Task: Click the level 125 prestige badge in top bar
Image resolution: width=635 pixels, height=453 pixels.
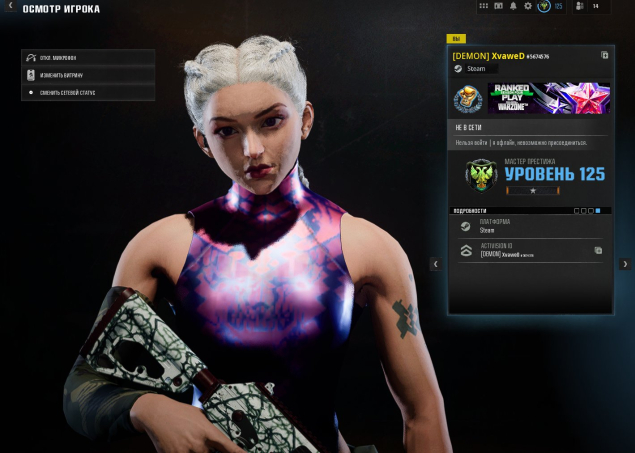Action: coord(544,6)
